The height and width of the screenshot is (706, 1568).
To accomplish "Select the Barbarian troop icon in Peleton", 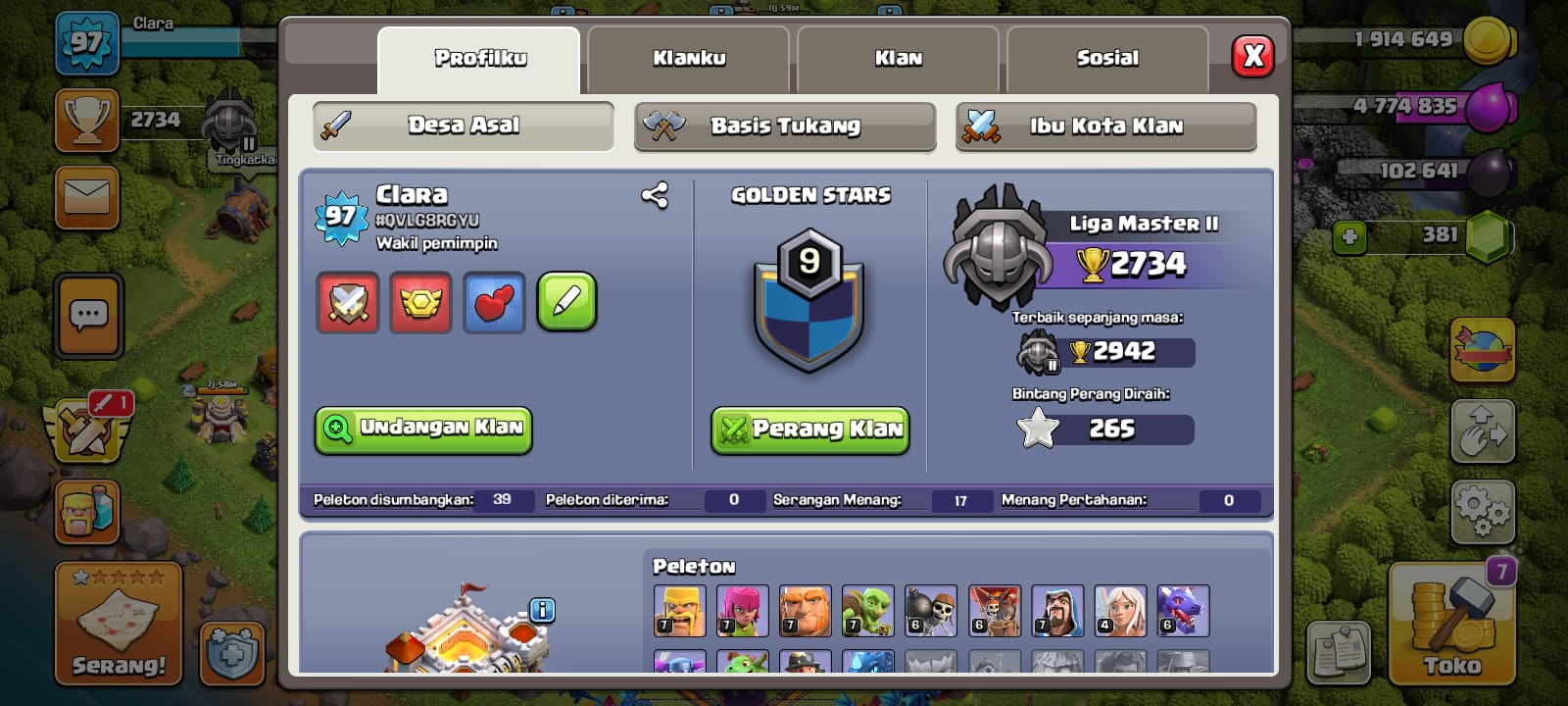I will (x=679, y=610).
